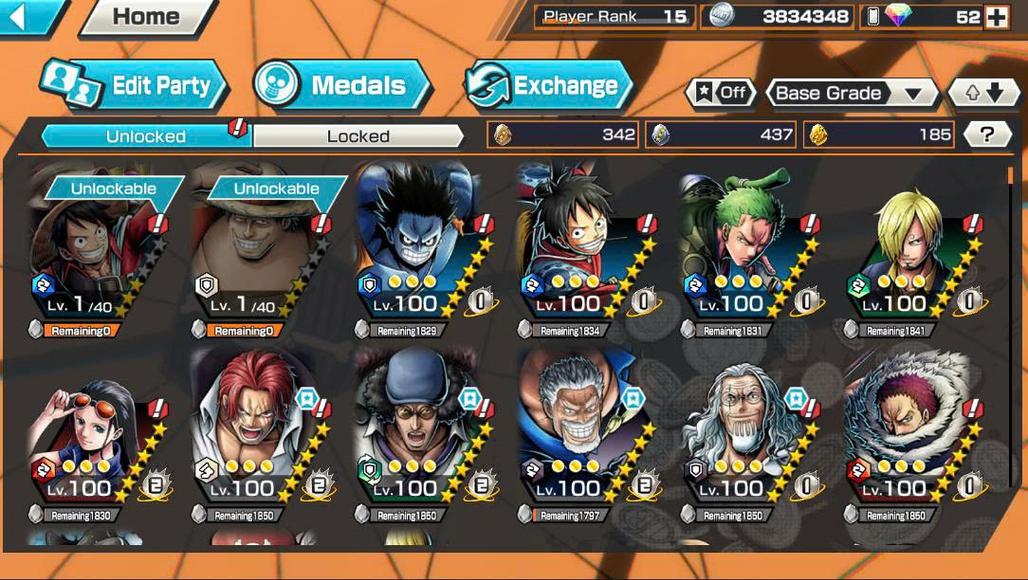The width and height of the screenshot is (1028, 580).
Task: Return to the Home screen
Action: (147, 17)
